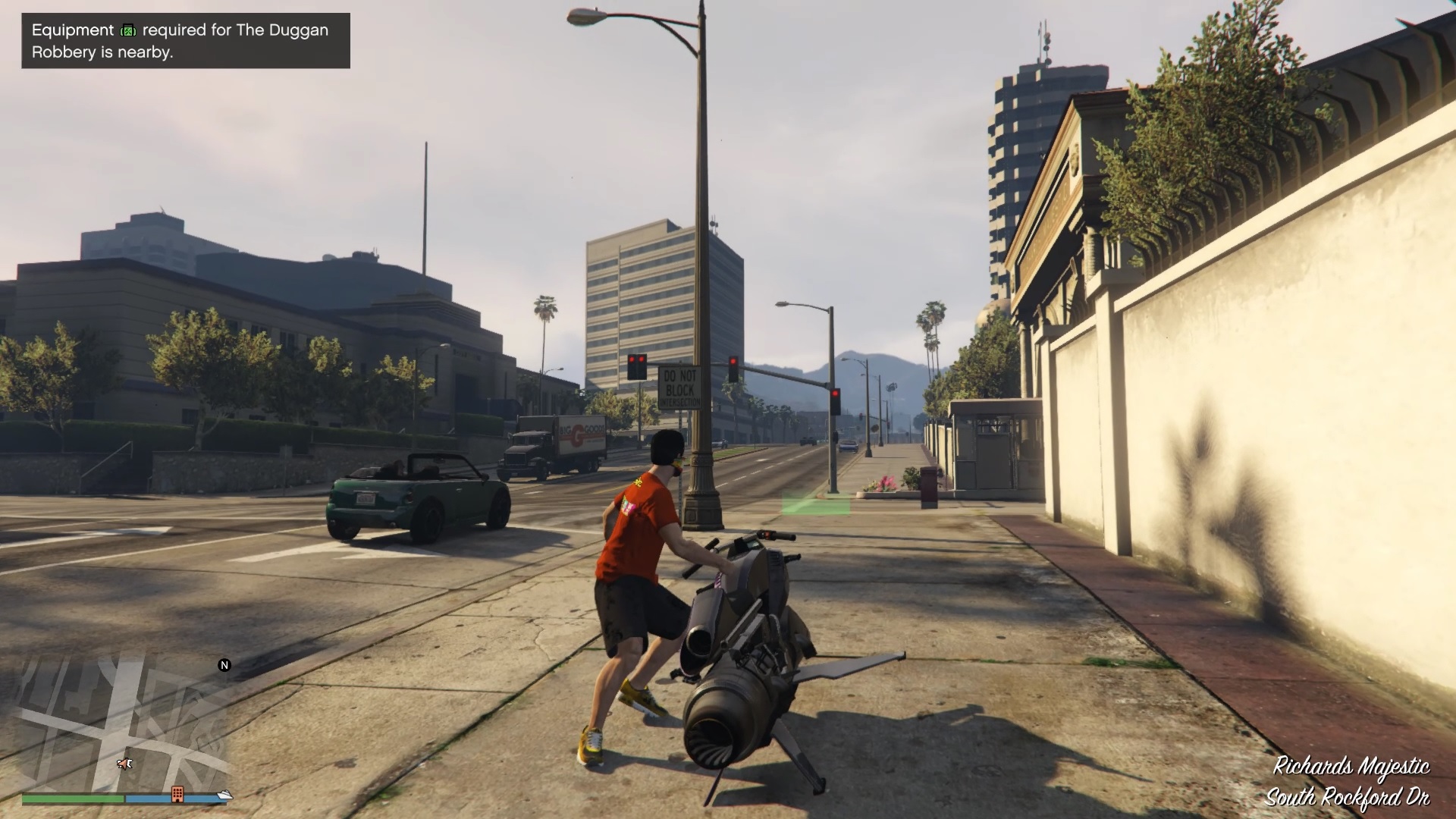The width and height of the screenshot is (1456, 819).
Task: Click the red mailbox near the flower bed
Action: (x=928, y=488)
